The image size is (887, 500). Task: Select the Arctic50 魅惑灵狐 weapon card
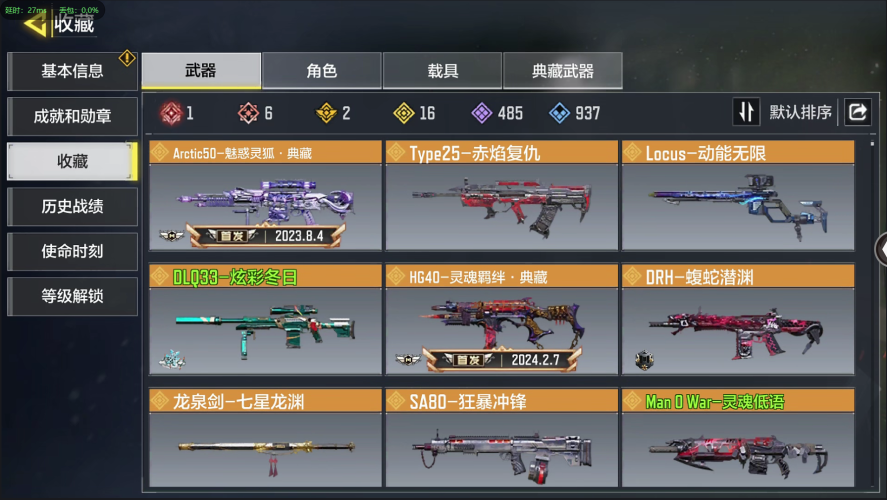[265, 196]
